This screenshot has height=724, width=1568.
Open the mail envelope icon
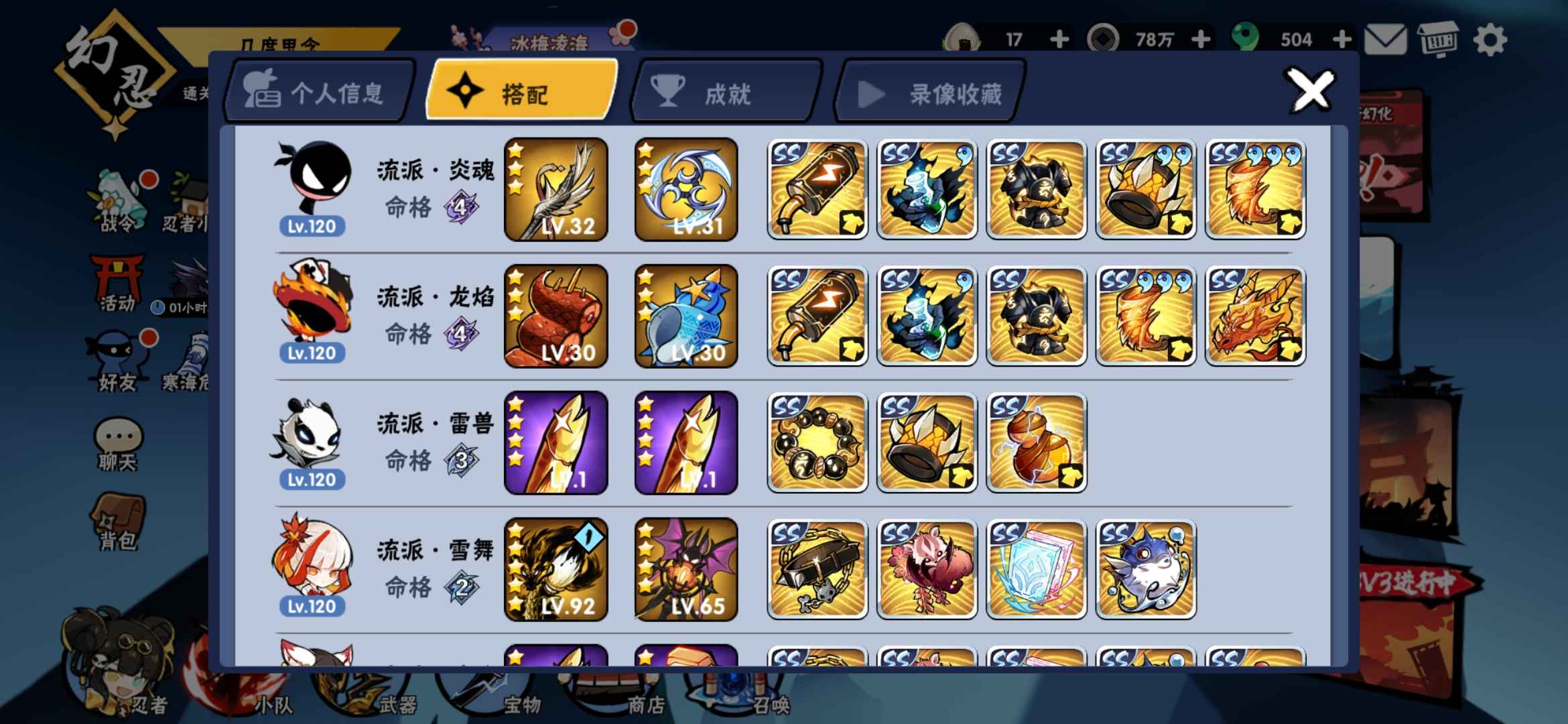[1385, 40]
